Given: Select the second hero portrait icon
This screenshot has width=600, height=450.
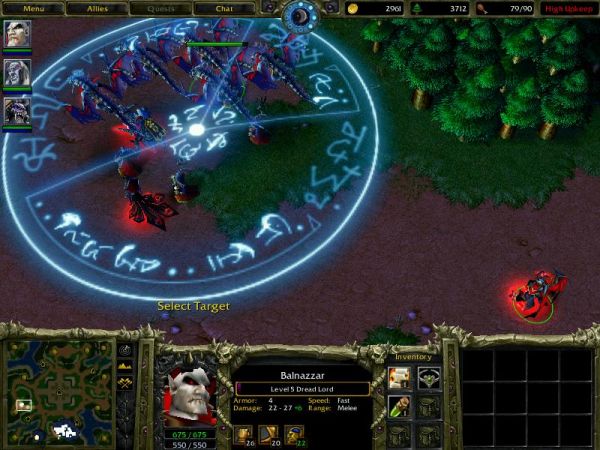Looking at the screenshot, I should pyautogui.click(x=17, y=72).
